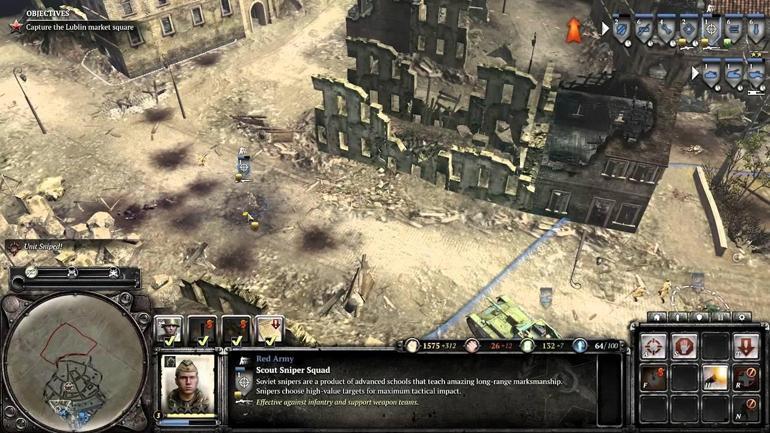The image size is (770, 433).
Task: Select the striped shield infantry banner
Action: coord(620,28)
